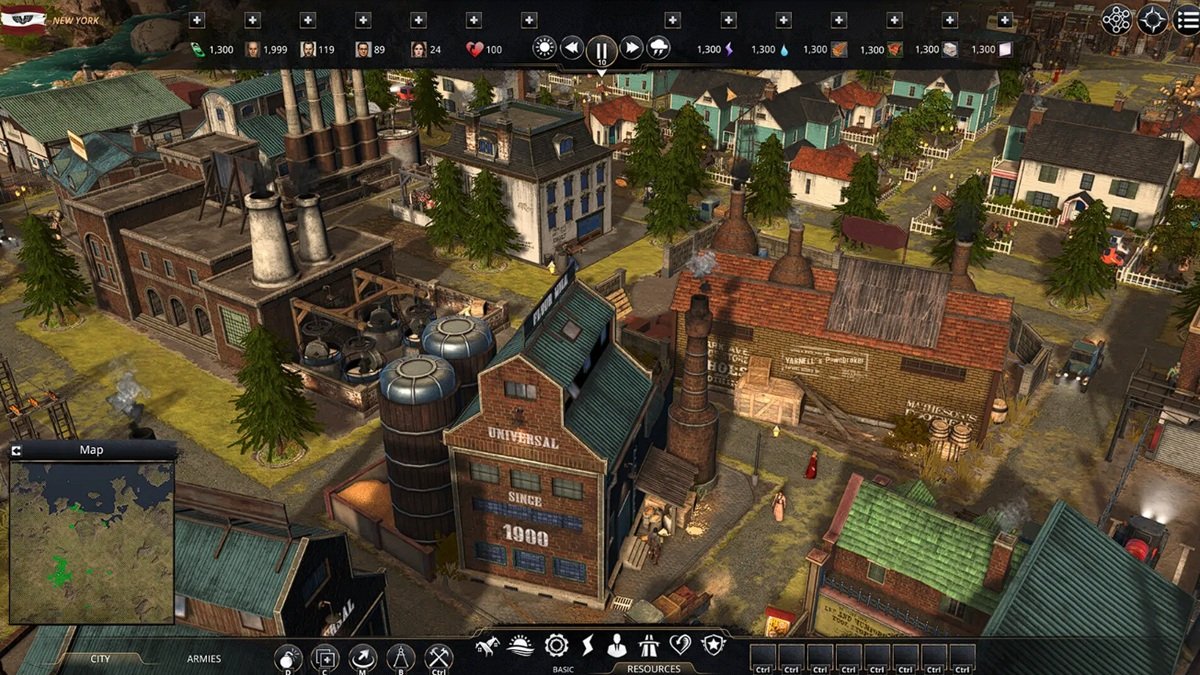Open the heart health build category

680,645
